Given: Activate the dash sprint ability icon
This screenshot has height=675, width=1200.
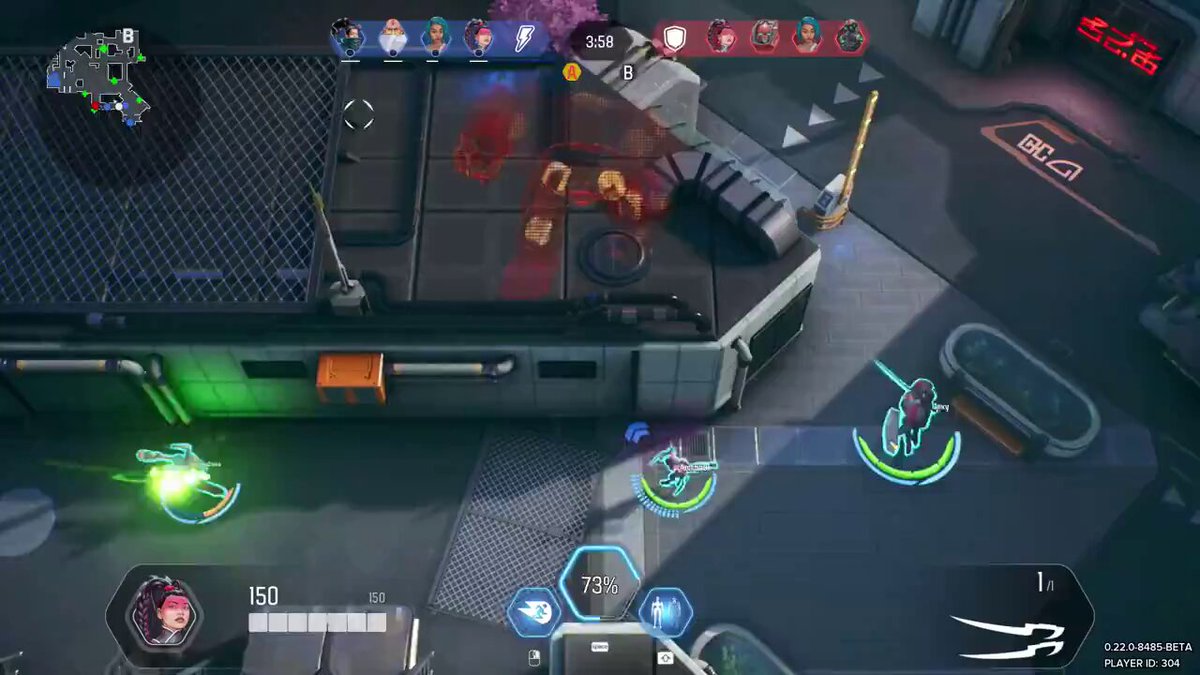Looking at the screenshot, I should pos(533,612).
